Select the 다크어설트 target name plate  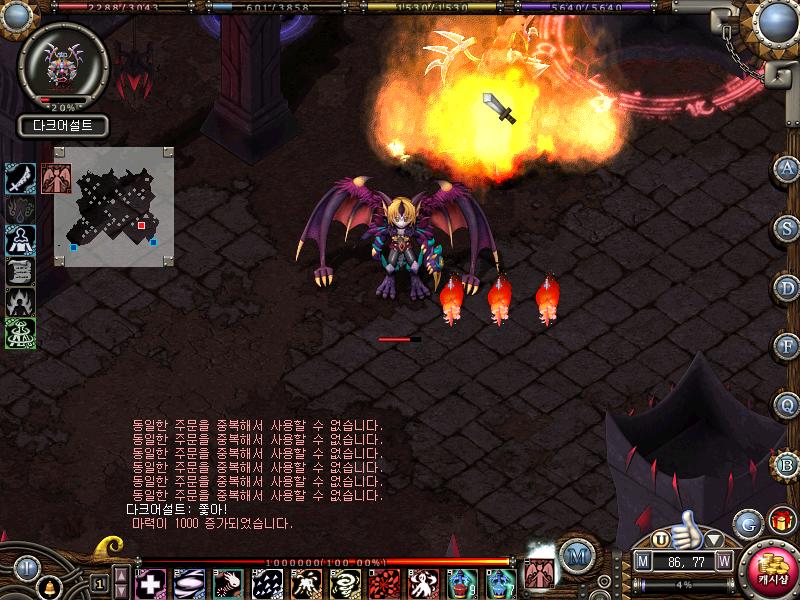pyautogui.click(x=62, y=127)
